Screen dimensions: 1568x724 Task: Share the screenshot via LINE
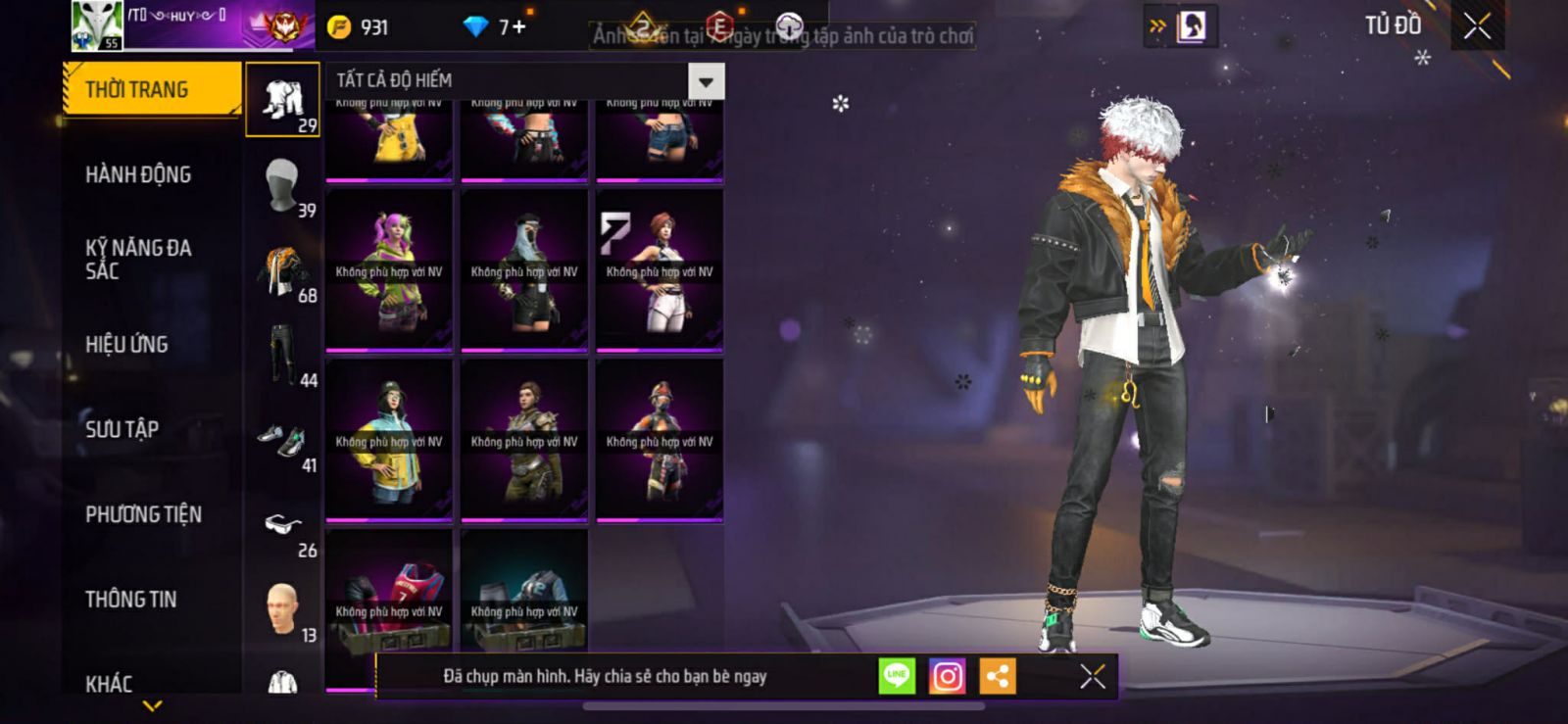point(897,676)
